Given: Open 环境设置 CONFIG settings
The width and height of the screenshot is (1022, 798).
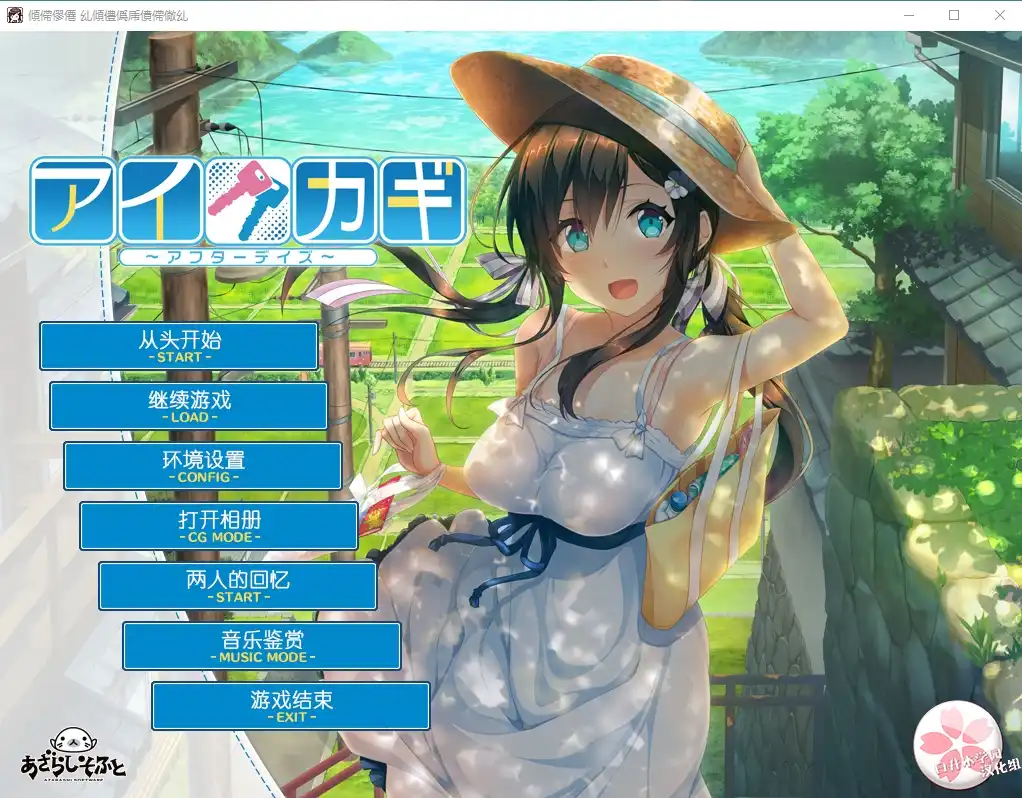Looking at the screenshot, I should 203,466.
